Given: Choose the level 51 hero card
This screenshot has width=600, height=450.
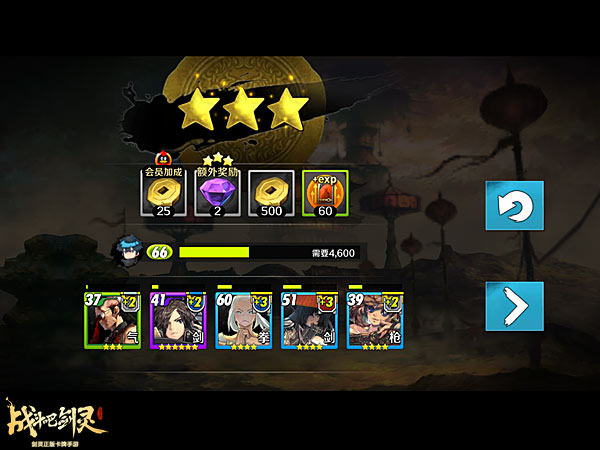Looking at the screenshot, I should click(310, 320).
